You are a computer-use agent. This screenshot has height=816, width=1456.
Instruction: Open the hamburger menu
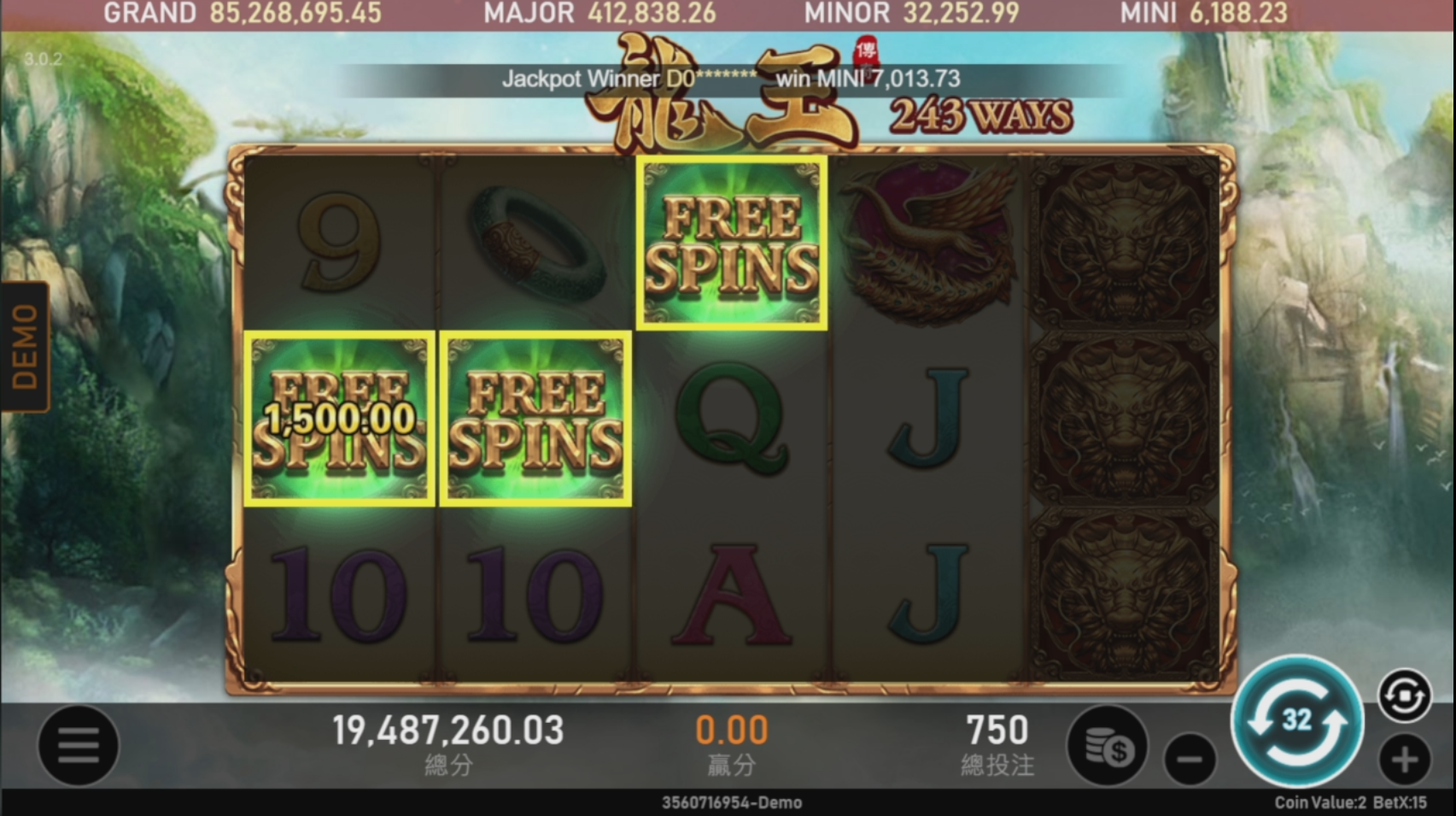pos(78,745)
